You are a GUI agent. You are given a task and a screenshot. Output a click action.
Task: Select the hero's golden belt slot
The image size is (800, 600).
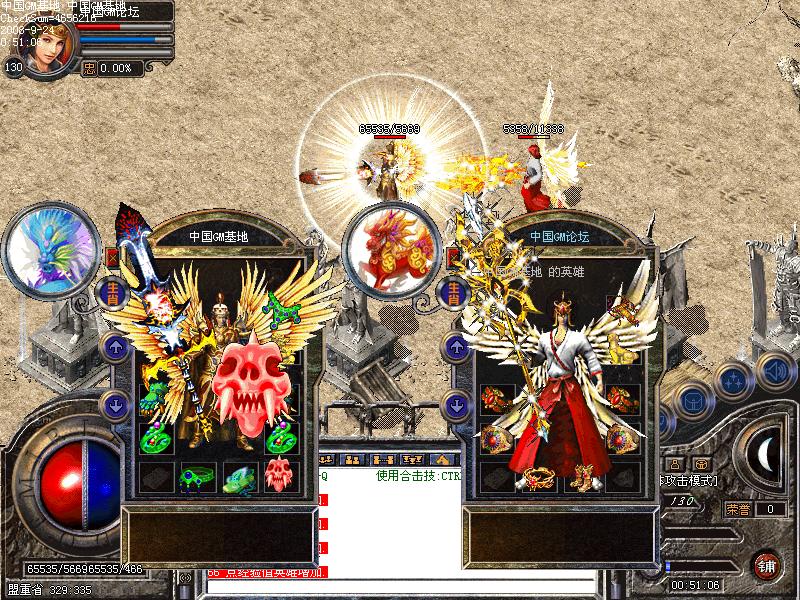click(x=538, y=476)
